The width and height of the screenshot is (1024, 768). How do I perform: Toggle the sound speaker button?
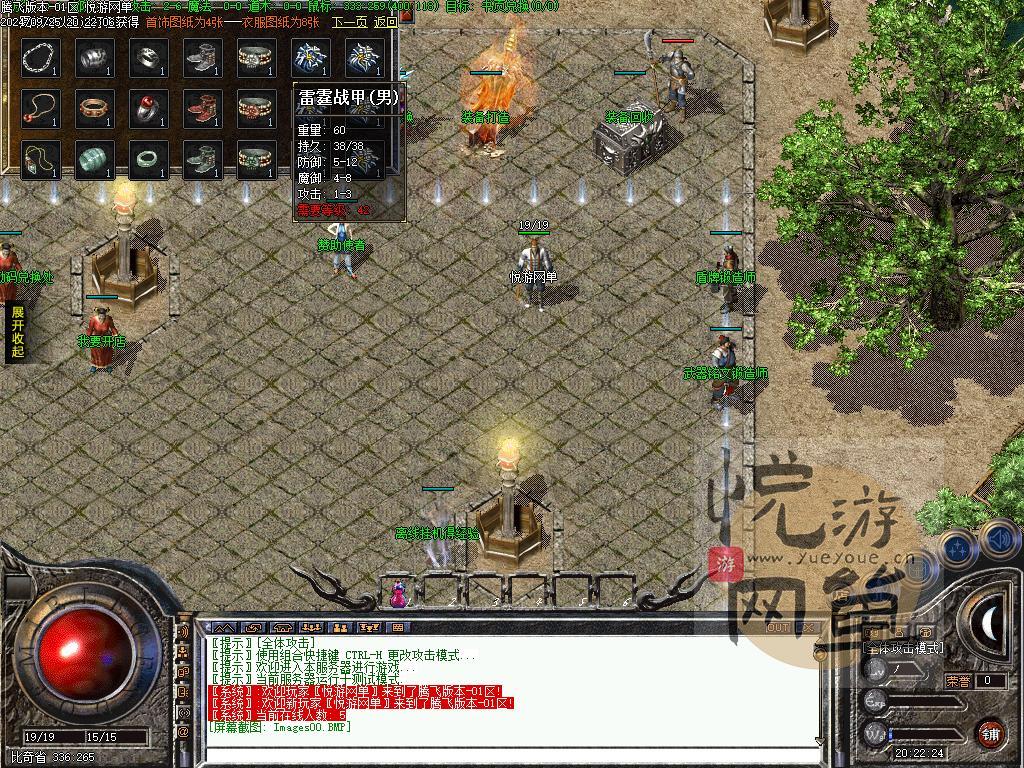pos(999,540)
